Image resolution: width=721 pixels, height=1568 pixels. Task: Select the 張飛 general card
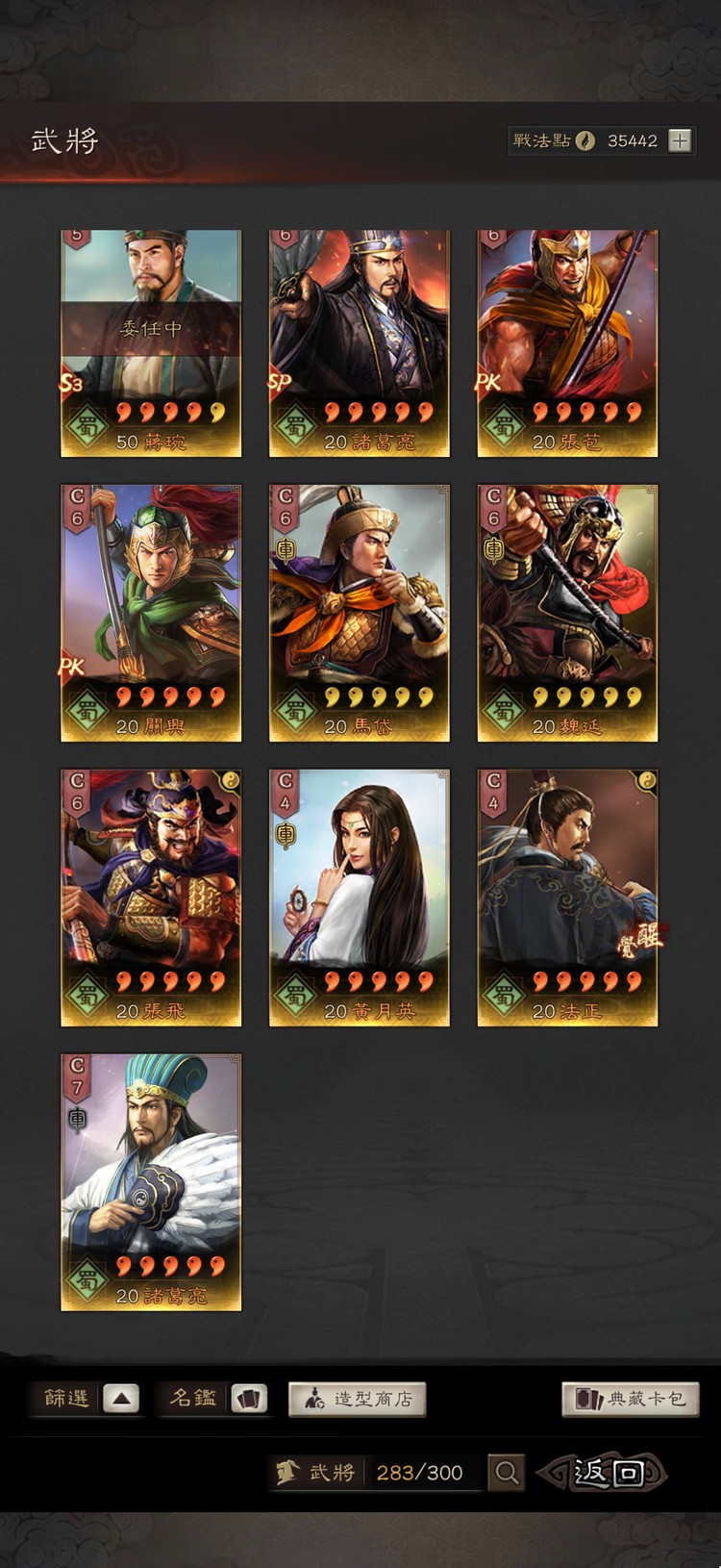coord(151,897)
